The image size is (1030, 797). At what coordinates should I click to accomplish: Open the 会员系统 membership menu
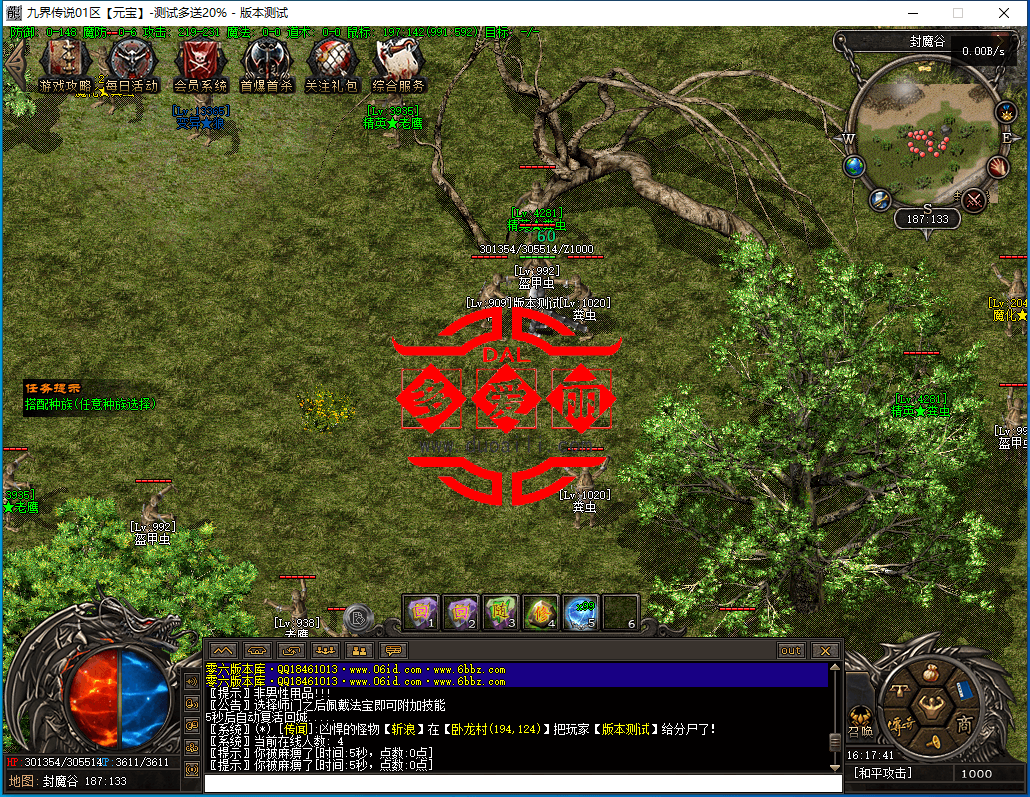(x=200, y=65)
